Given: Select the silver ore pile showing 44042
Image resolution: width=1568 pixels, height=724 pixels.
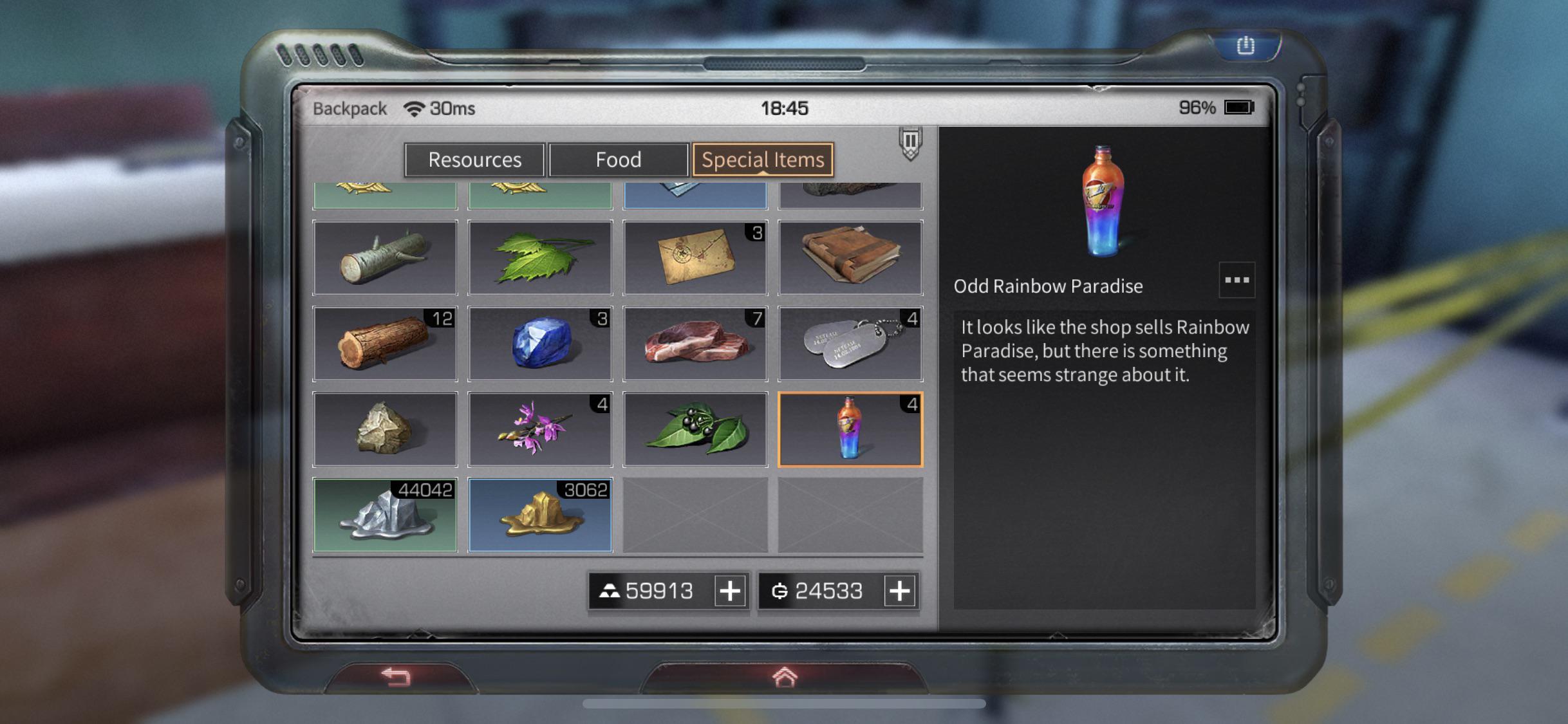Looking at the screenshot, I should 385,514.
